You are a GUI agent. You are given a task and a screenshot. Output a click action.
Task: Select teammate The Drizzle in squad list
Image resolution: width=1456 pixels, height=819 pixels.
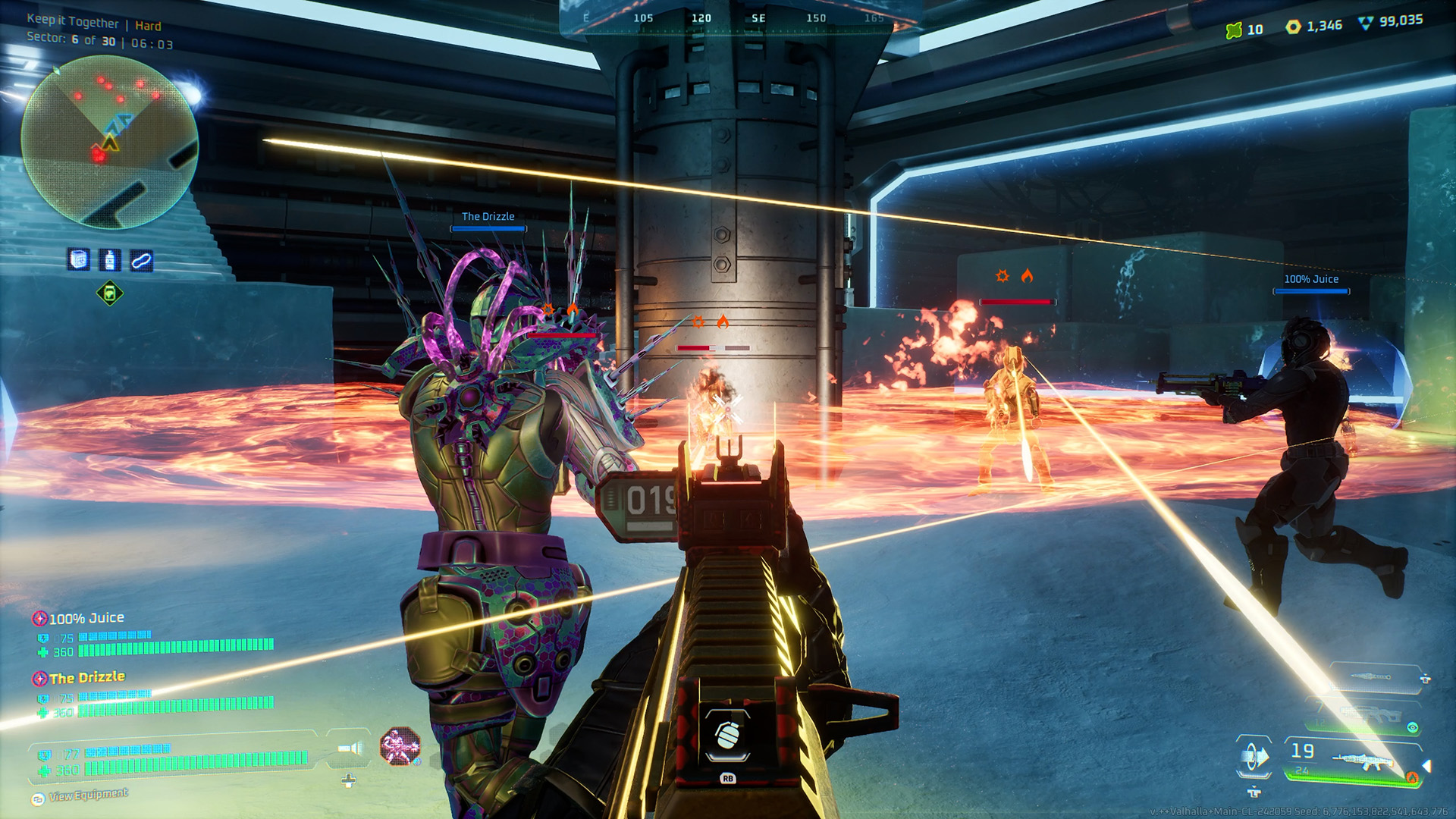[86, 678]
